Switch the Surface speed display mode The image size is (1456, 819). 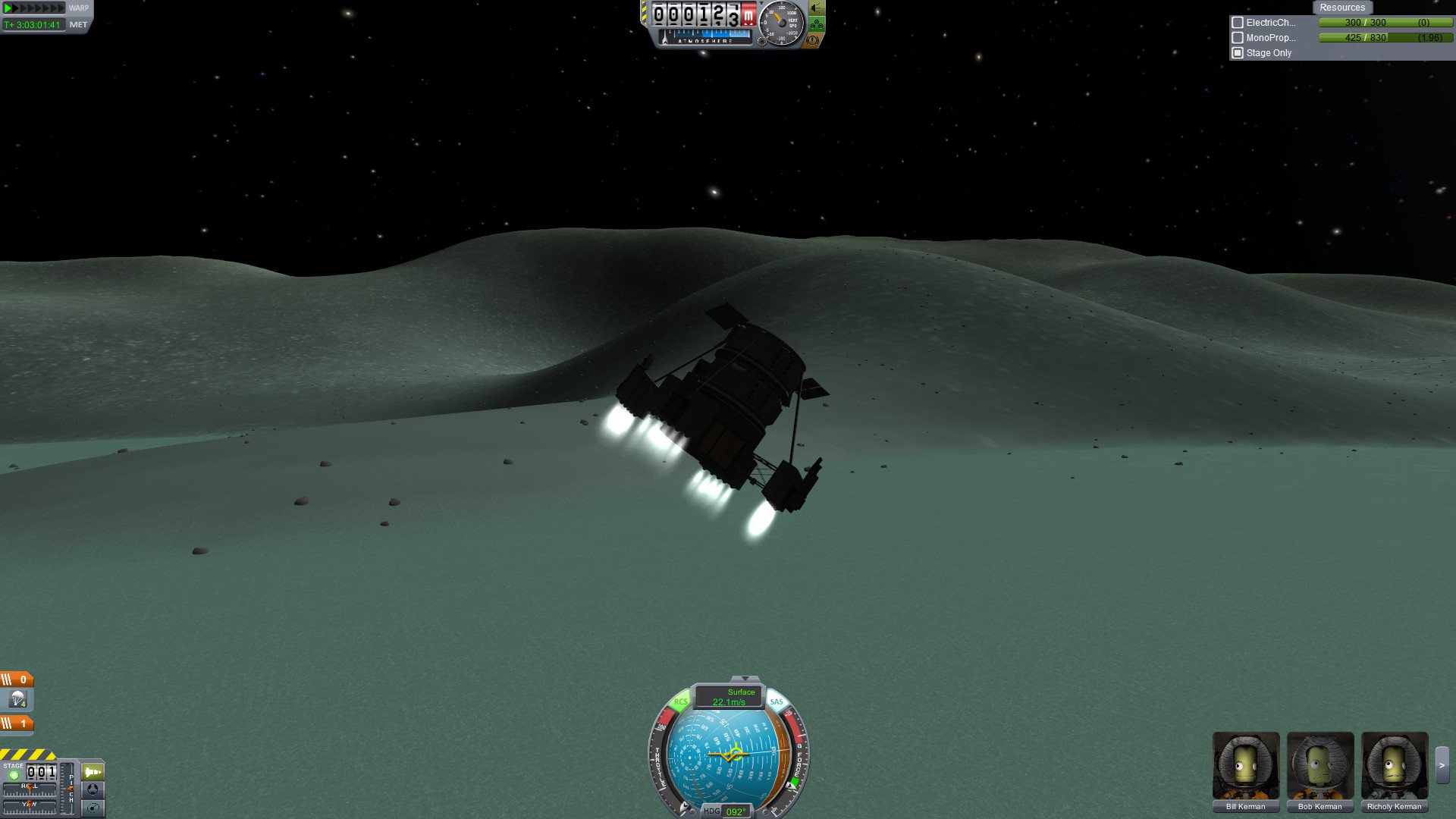729,697
